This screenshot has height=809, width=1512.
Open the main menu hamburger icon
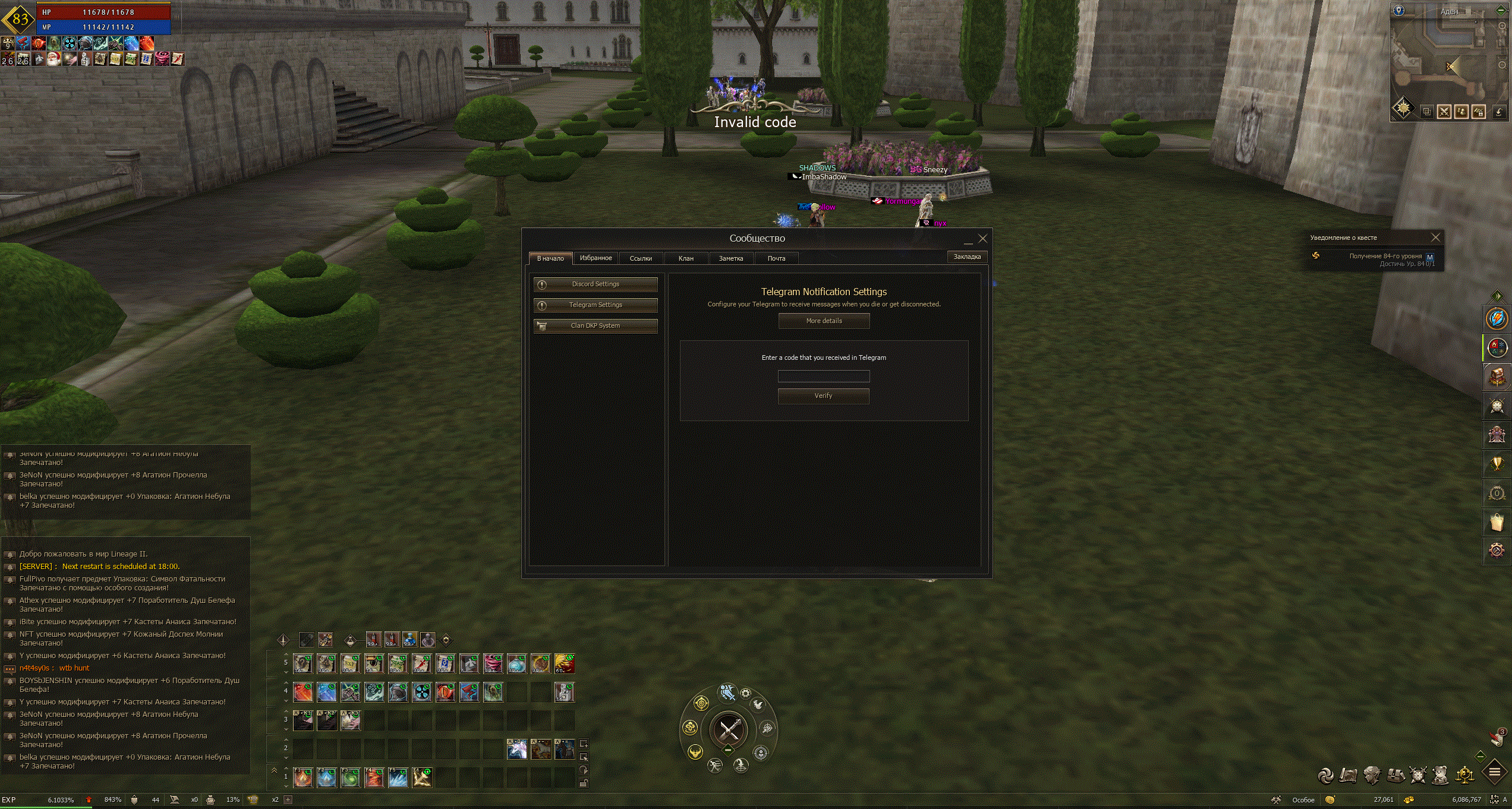pos(1494,773)
